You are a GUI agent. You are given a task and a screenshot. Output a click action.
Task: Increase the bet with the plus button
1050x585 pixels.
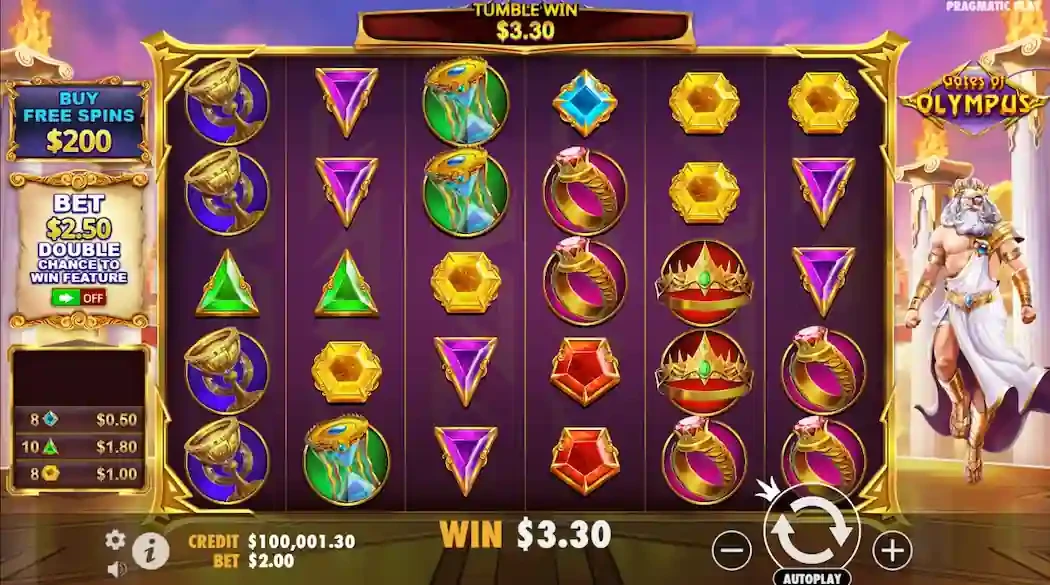(891, 549)
